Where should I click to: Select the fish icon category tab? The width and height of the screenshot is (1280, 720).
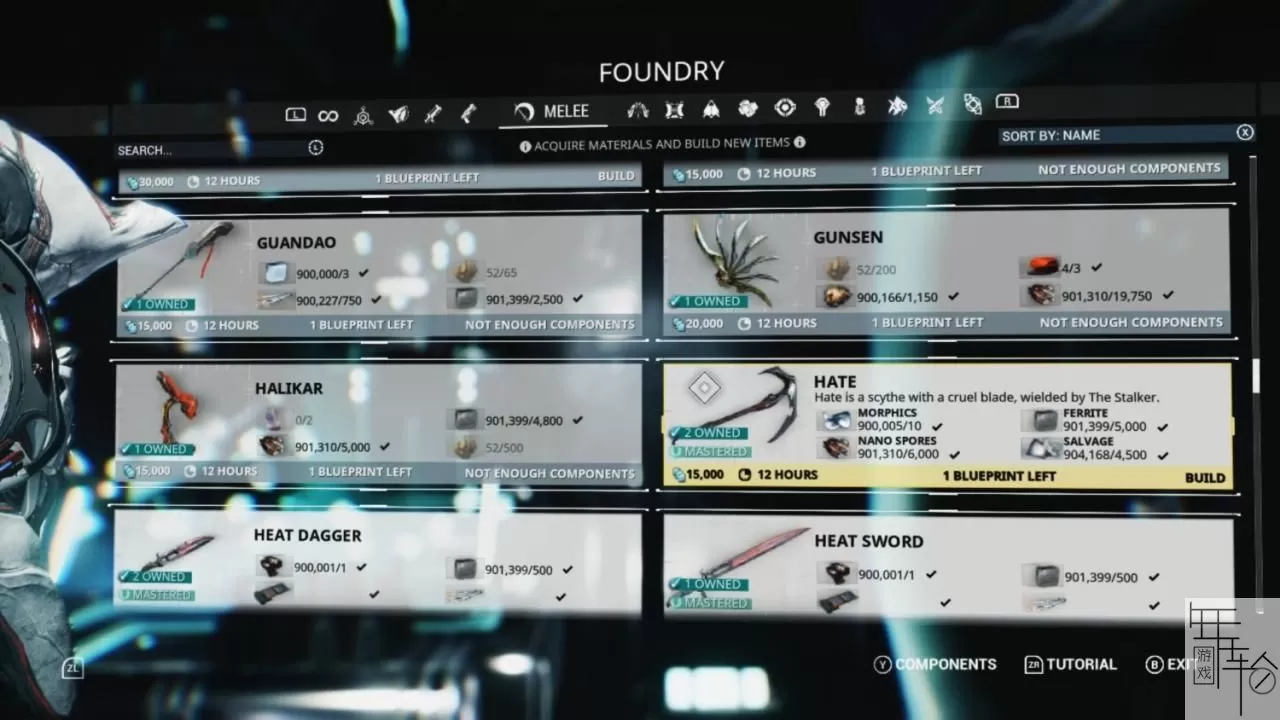coord(897,105)
